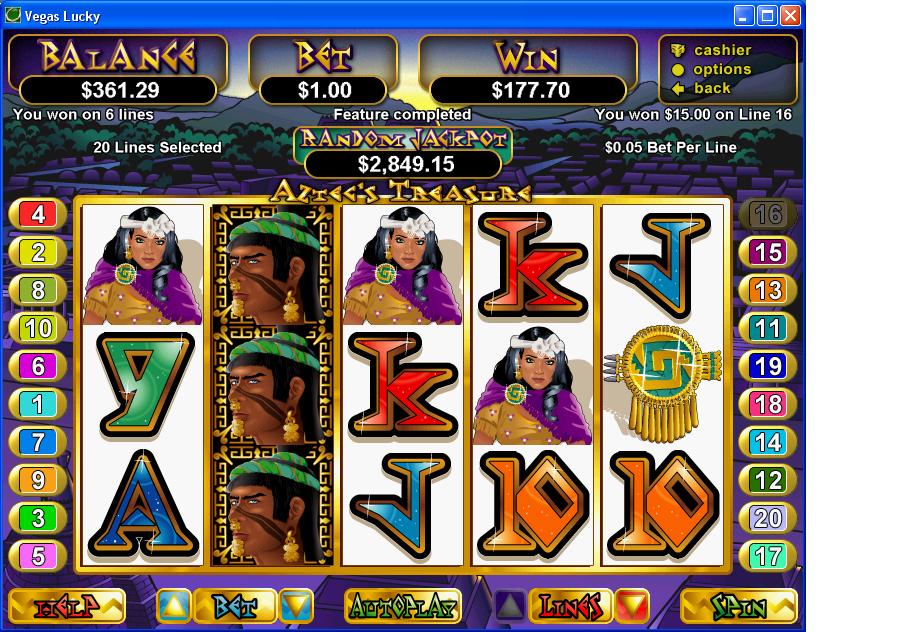Choose payline number 19
The height and width of the screenshot is (632, 924).
[x=767, y=366]
